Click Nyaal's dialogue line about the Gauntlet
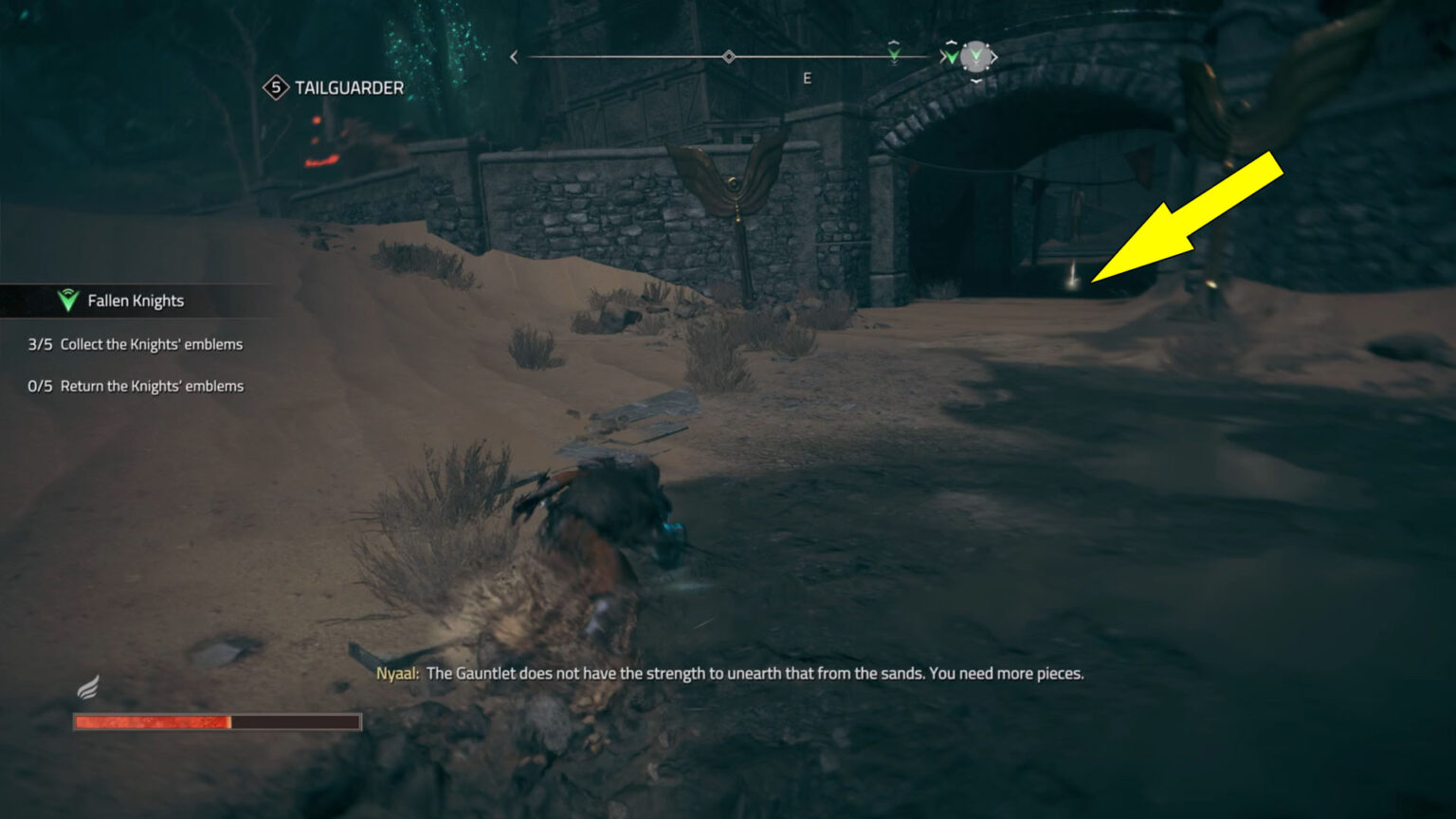This screenshot has height=819, width=1456. coord(728,674)
